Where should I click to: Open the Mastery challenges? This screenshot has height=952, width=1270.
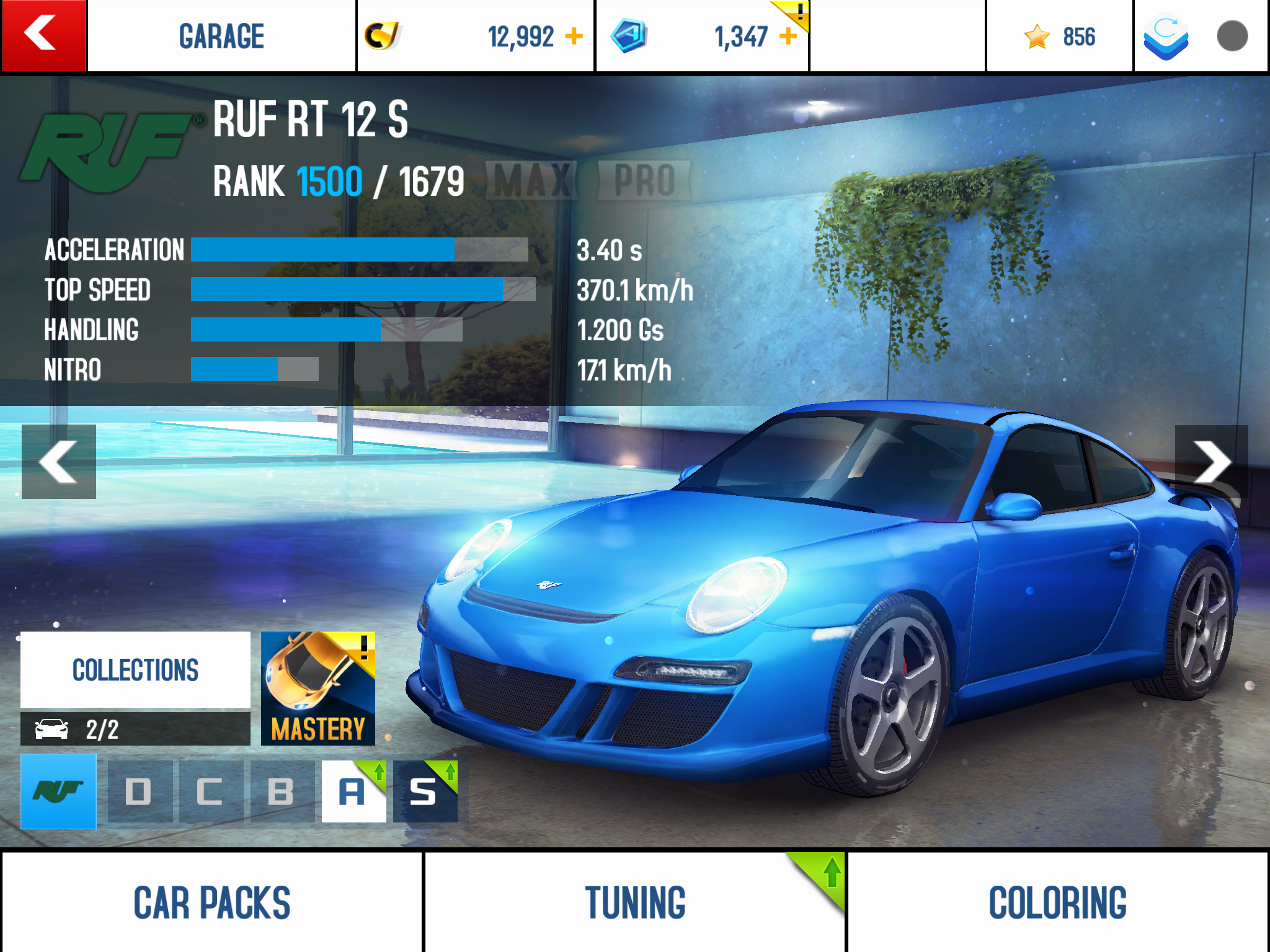317,689
